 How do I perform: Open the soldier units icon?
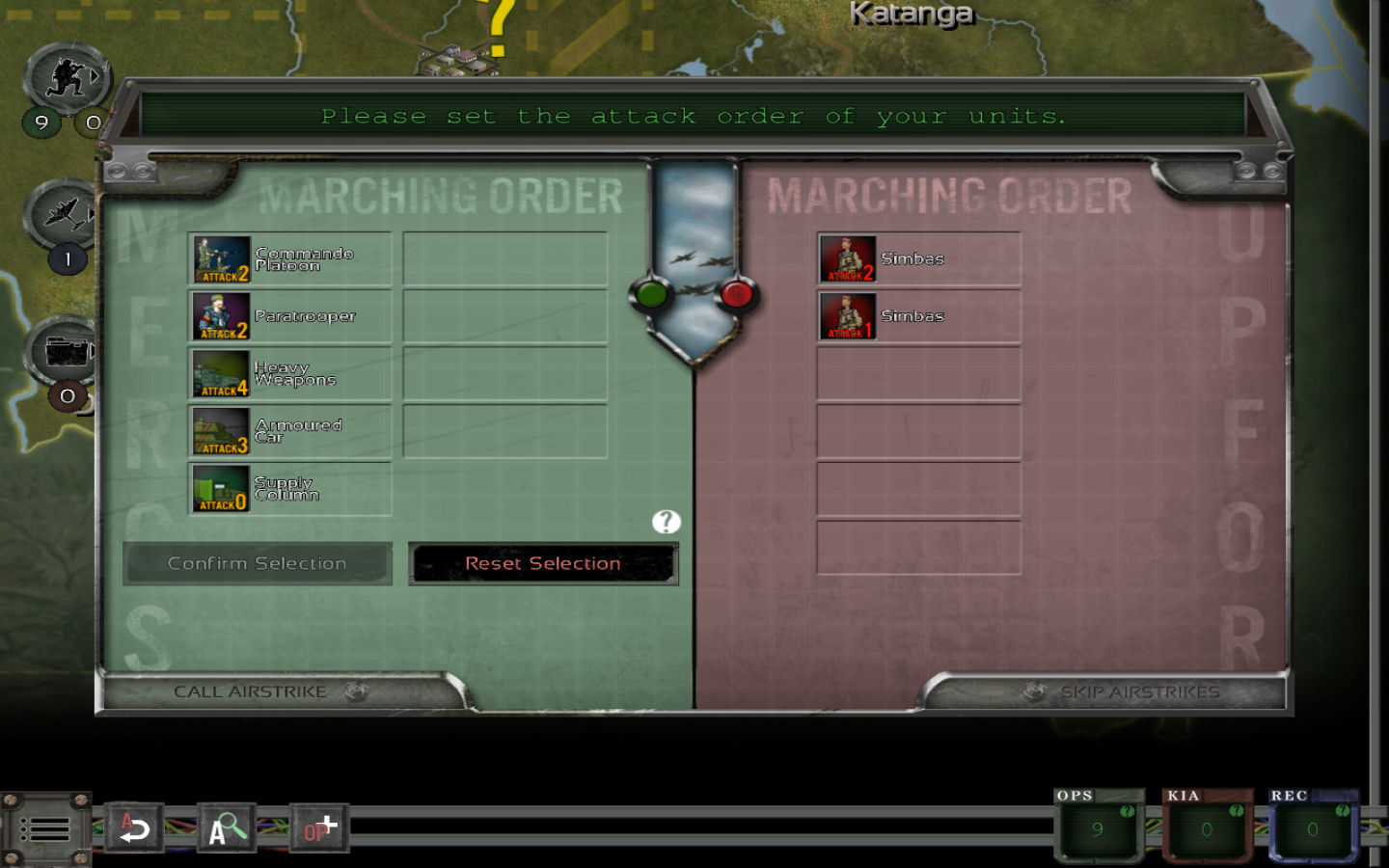point(68,78)
